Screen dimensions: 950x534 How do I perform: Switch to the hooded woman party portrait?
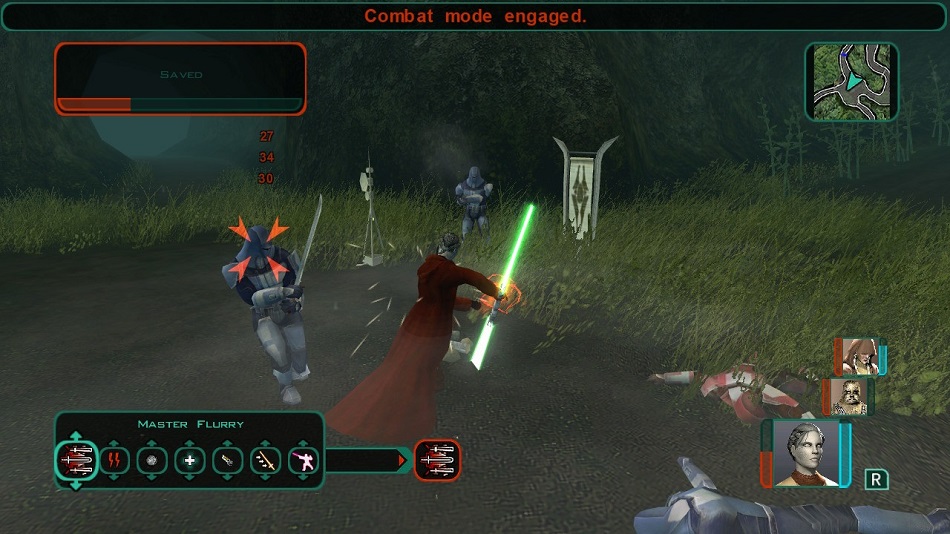pyautogui.click(x=859, y=356)
